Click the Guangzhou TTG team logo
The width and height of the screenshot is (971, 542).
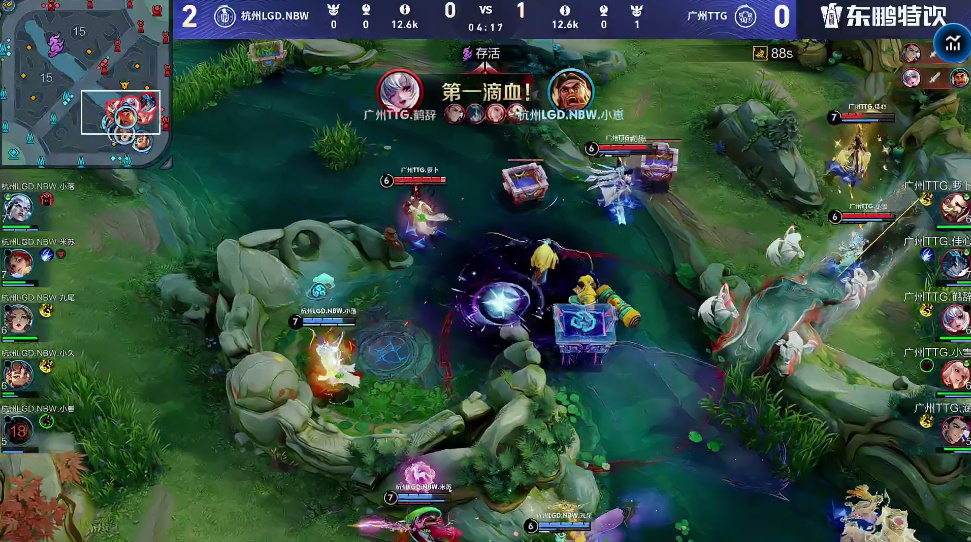(745, 16)
